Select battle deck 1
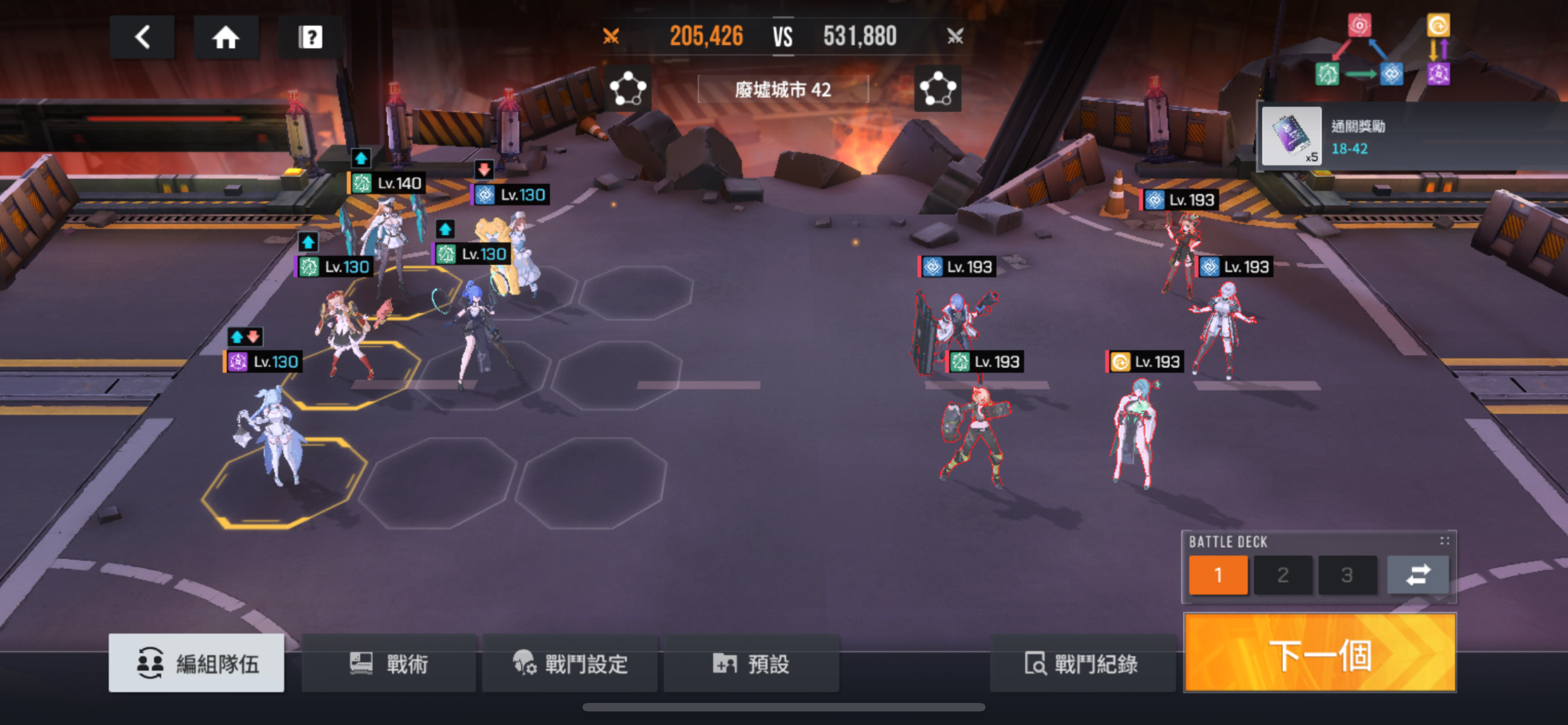This screenshot has width=1568, height=725. [1218, 575]
